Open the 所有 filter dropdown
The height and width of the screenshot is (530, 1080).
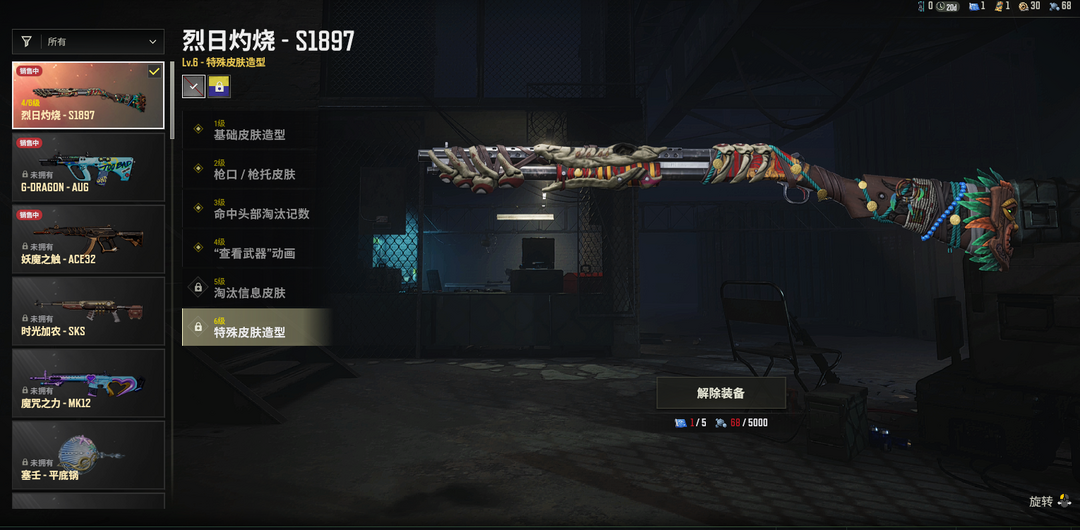tap(101, 42)
